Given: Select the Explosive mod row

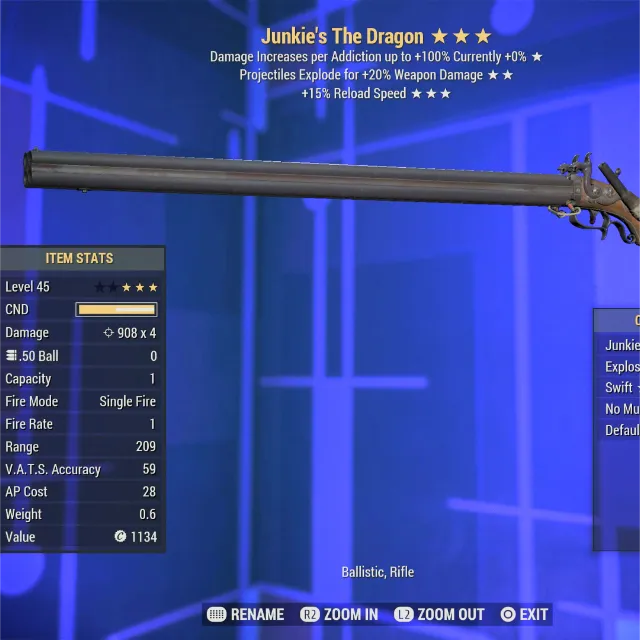Looking at the screenshot, I should pyautogui.click(x=622, y=366).
